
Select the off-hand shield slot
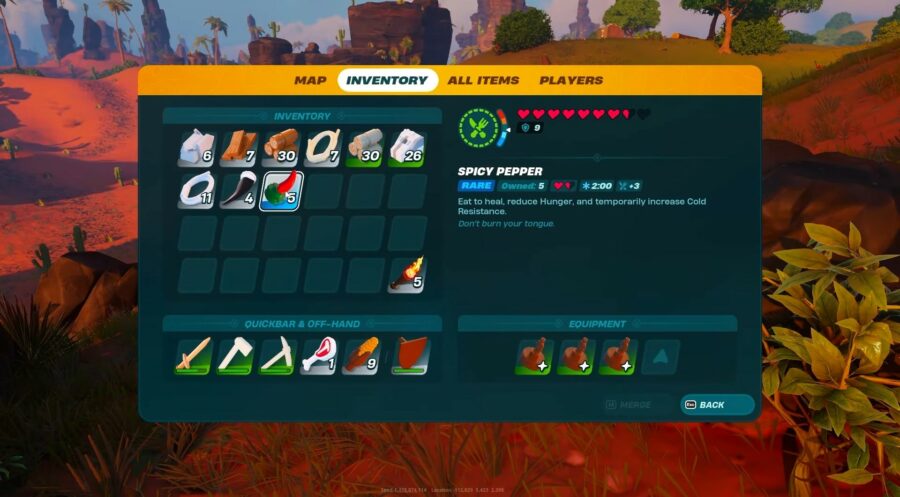click(x=408, y=357)
